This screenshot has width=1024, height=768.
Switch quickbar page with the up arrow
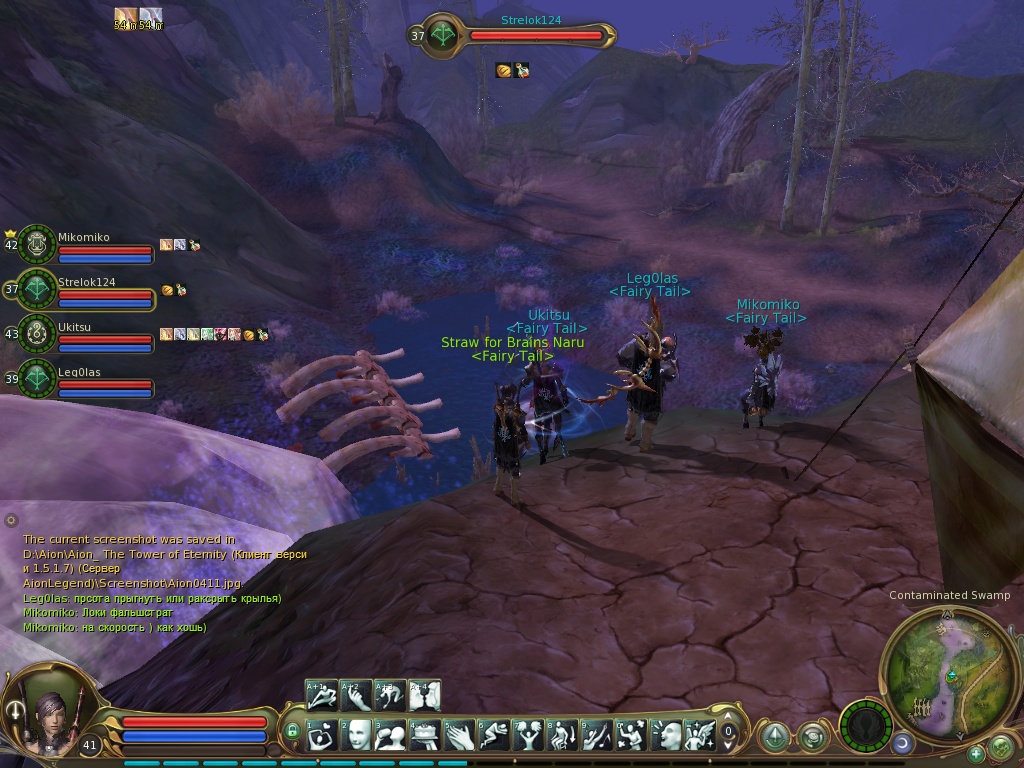pos(728,717)
